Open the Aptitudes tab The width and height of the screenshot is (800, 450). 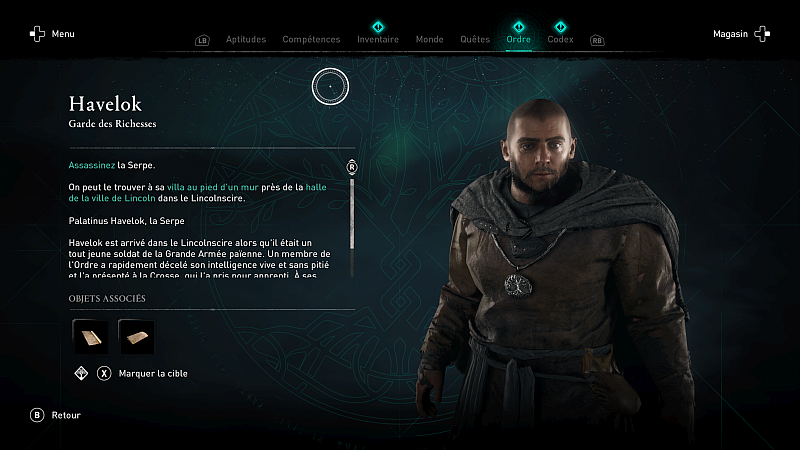tap(245, 40)
